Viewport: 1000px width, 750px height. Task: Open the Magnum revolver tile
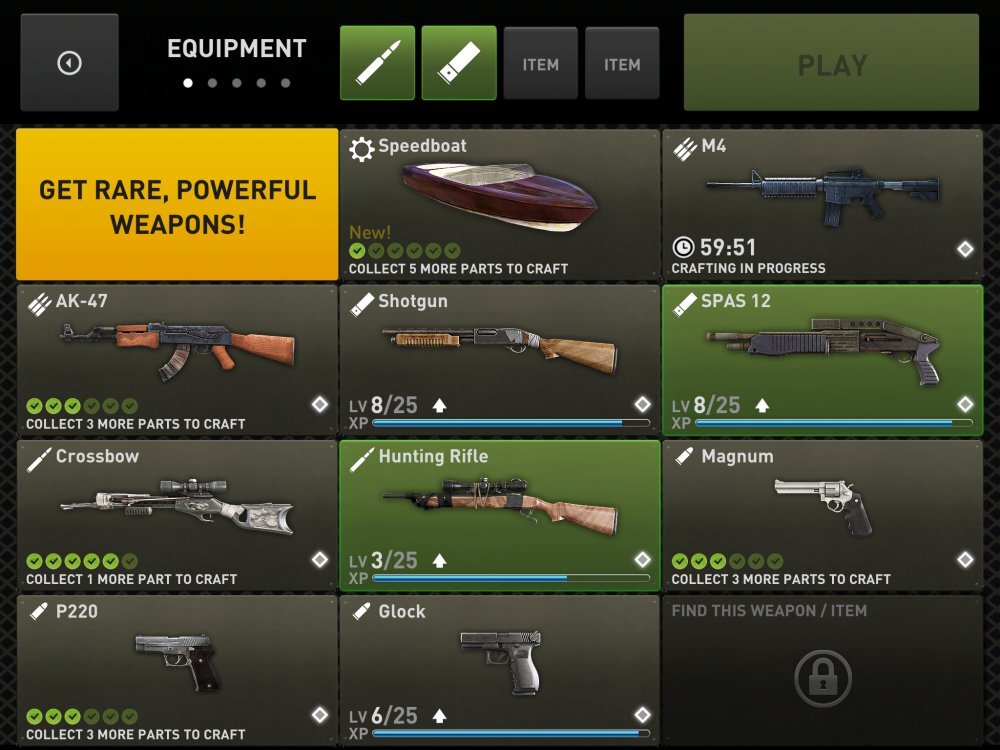(822, 515)
